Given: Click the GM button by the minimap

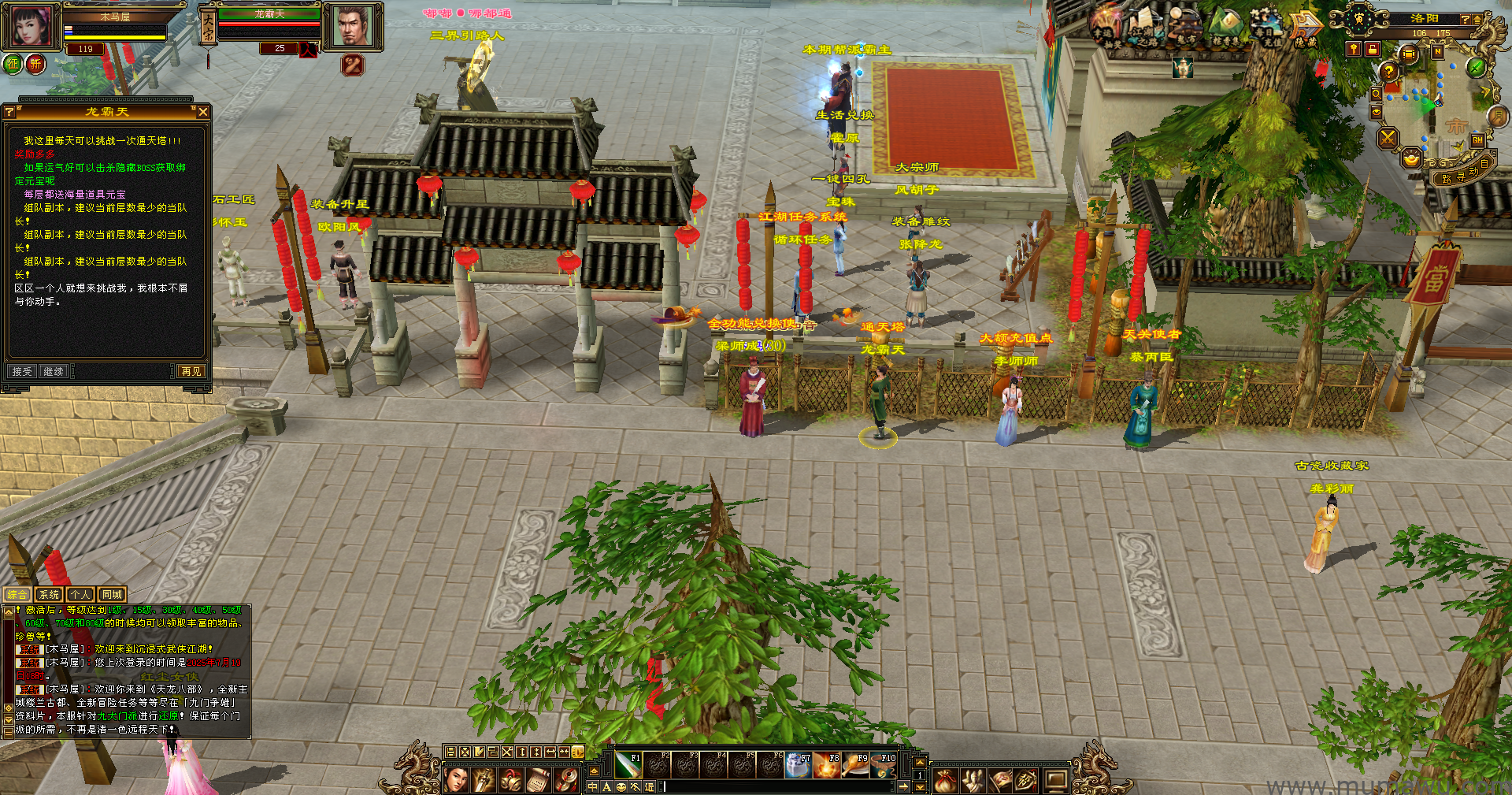Looking at the screenshot, I should [1477, 140].
